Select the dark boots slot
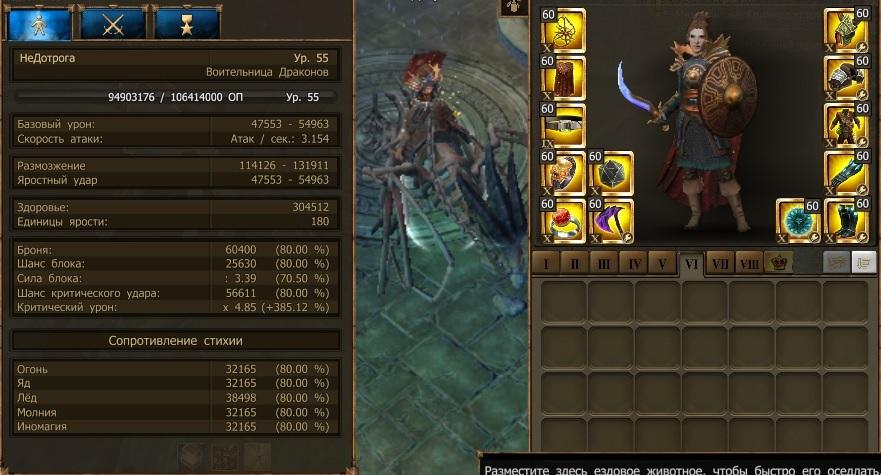 [x=846, y=220]
